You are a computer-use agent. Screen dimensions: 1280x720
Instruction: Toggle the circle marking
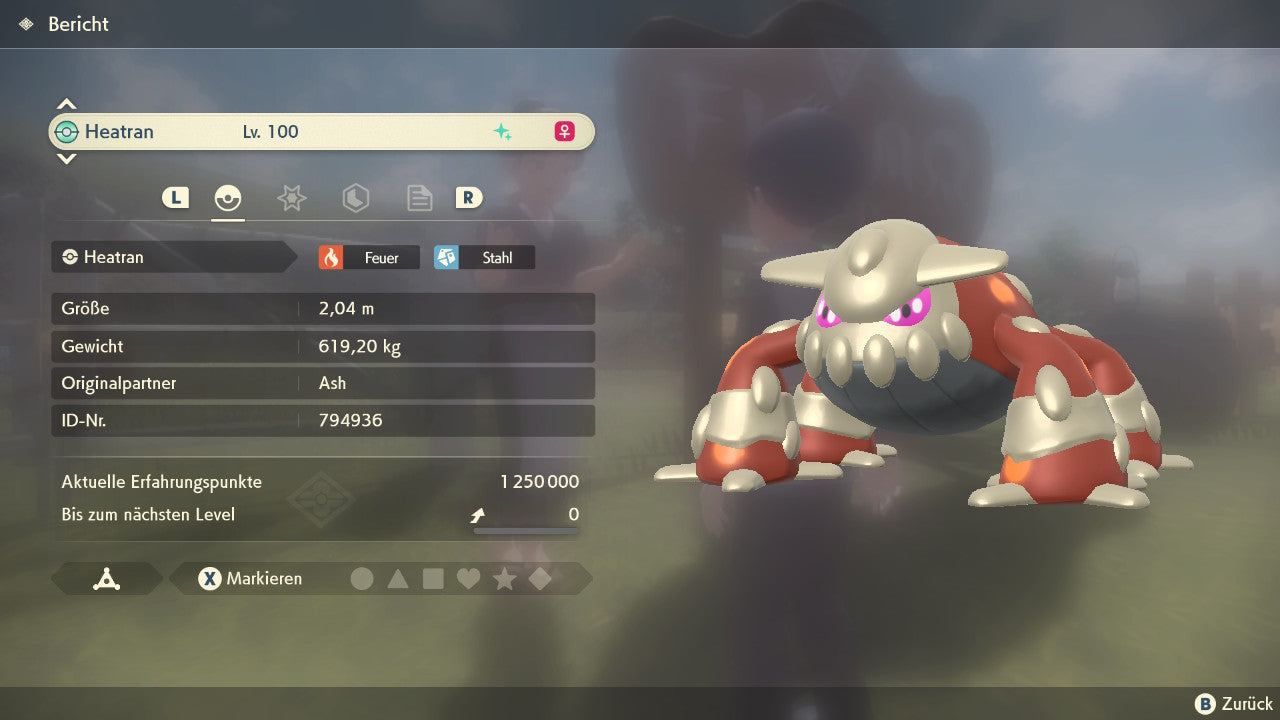(362, 578)
